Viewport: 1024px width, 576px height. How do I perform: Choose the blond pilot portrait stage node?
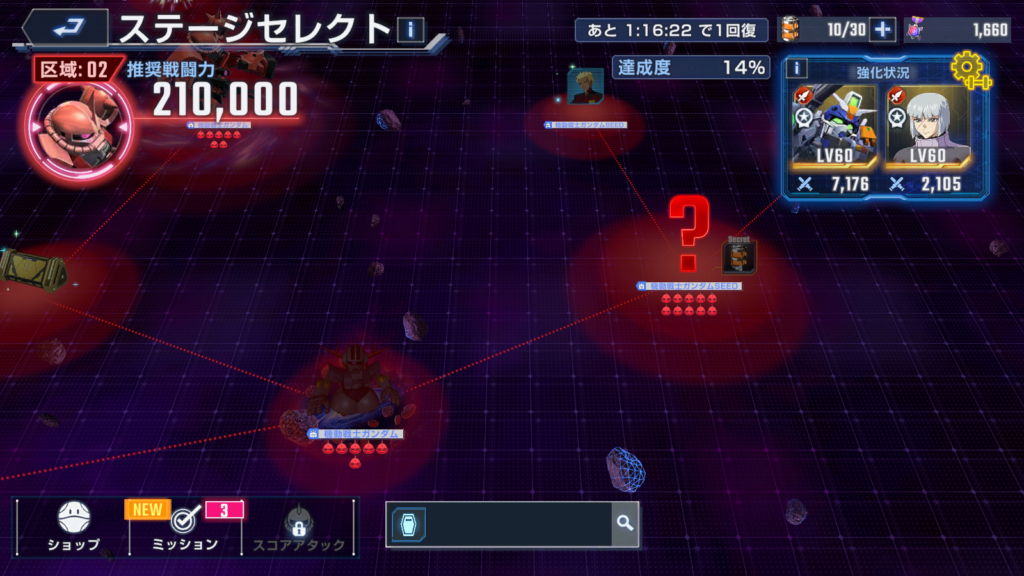coord(585,88)
